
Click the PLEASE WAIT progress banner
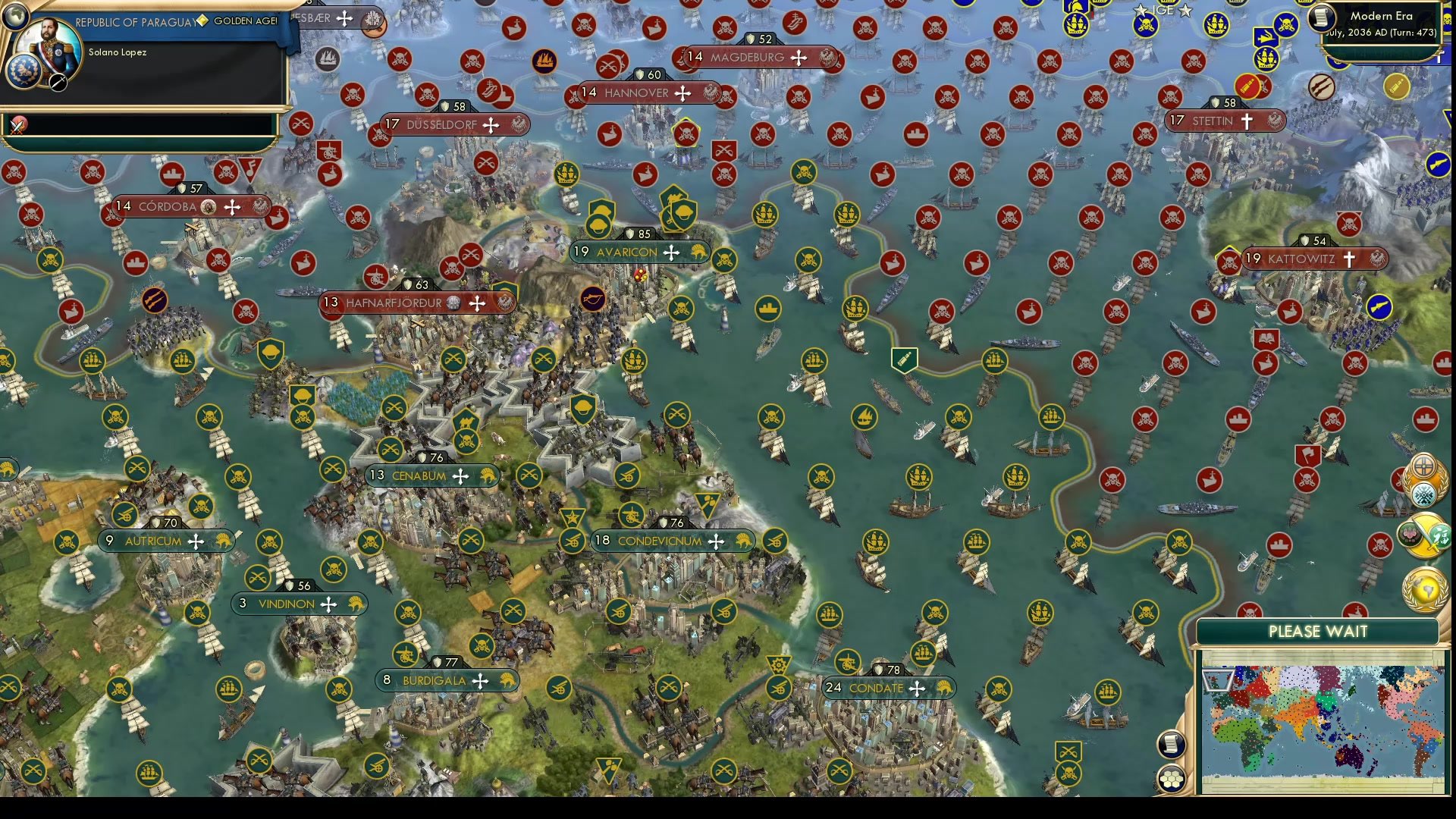1319,631
